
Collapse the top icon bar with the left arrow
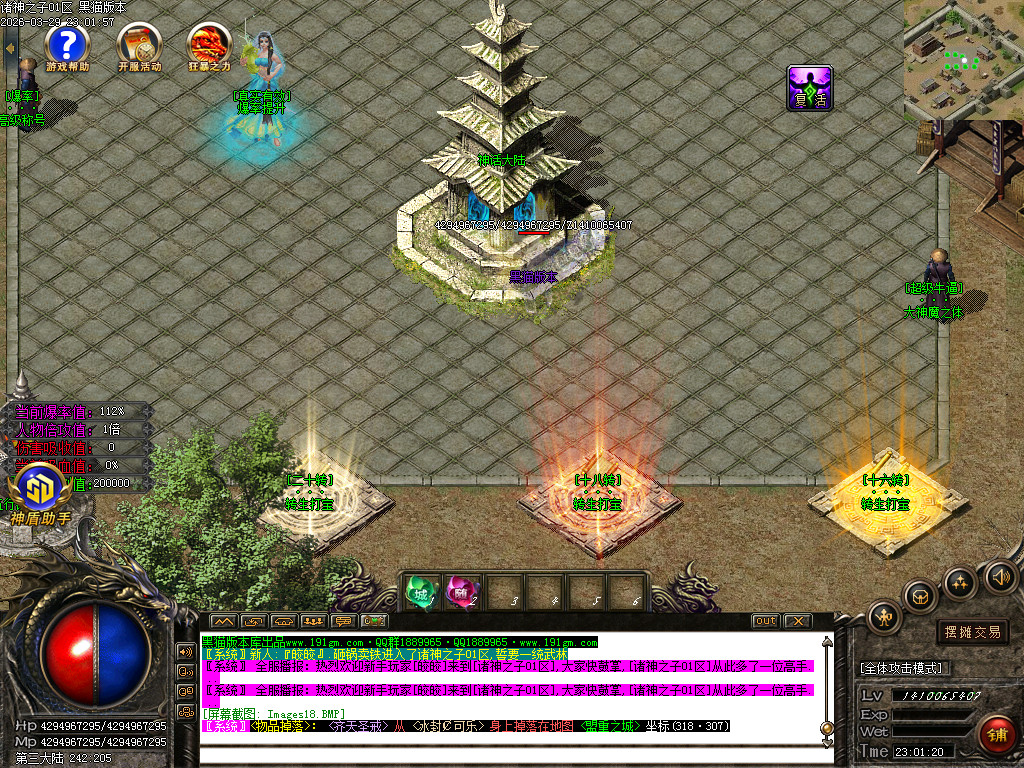11,46
